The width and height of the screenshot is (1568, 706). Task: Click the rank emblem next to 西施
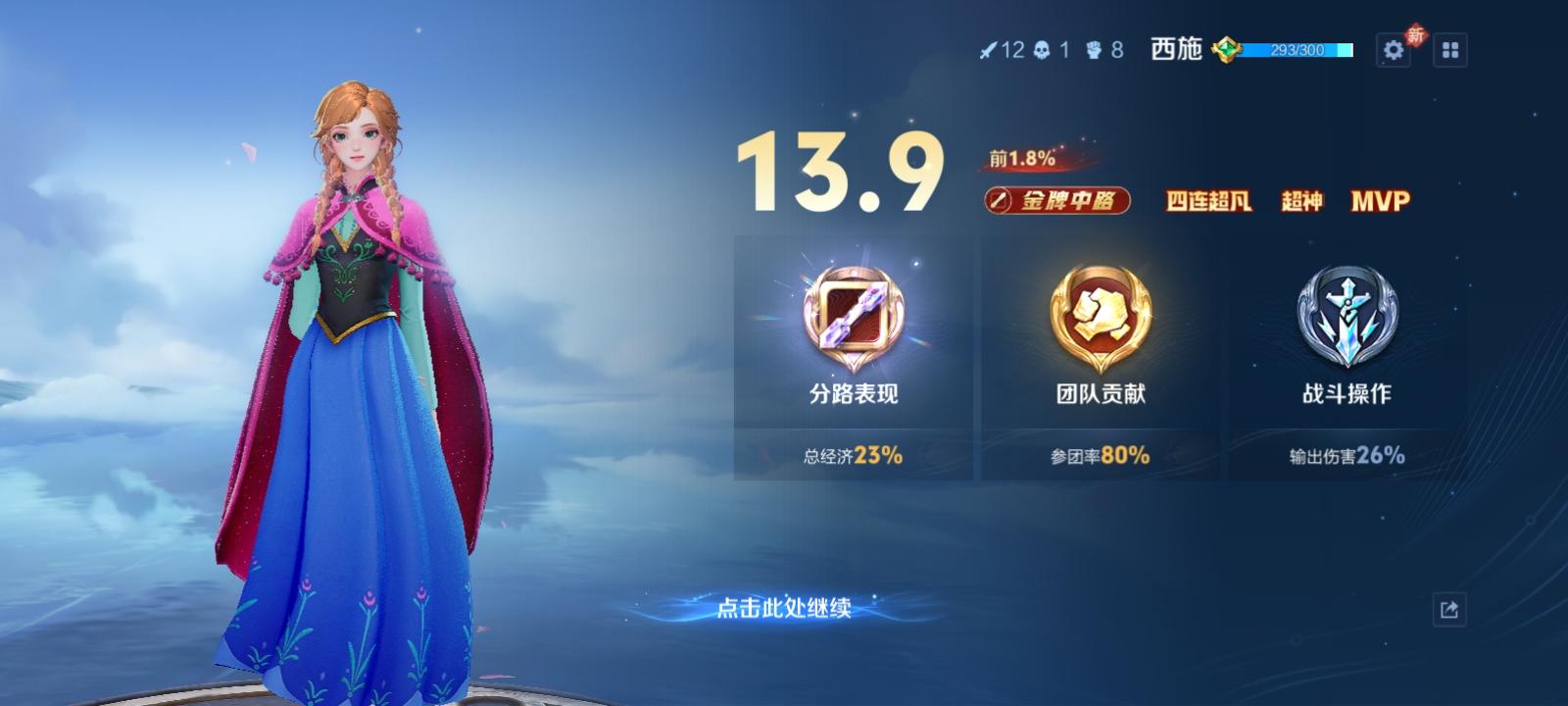(x=1226, y=49)
